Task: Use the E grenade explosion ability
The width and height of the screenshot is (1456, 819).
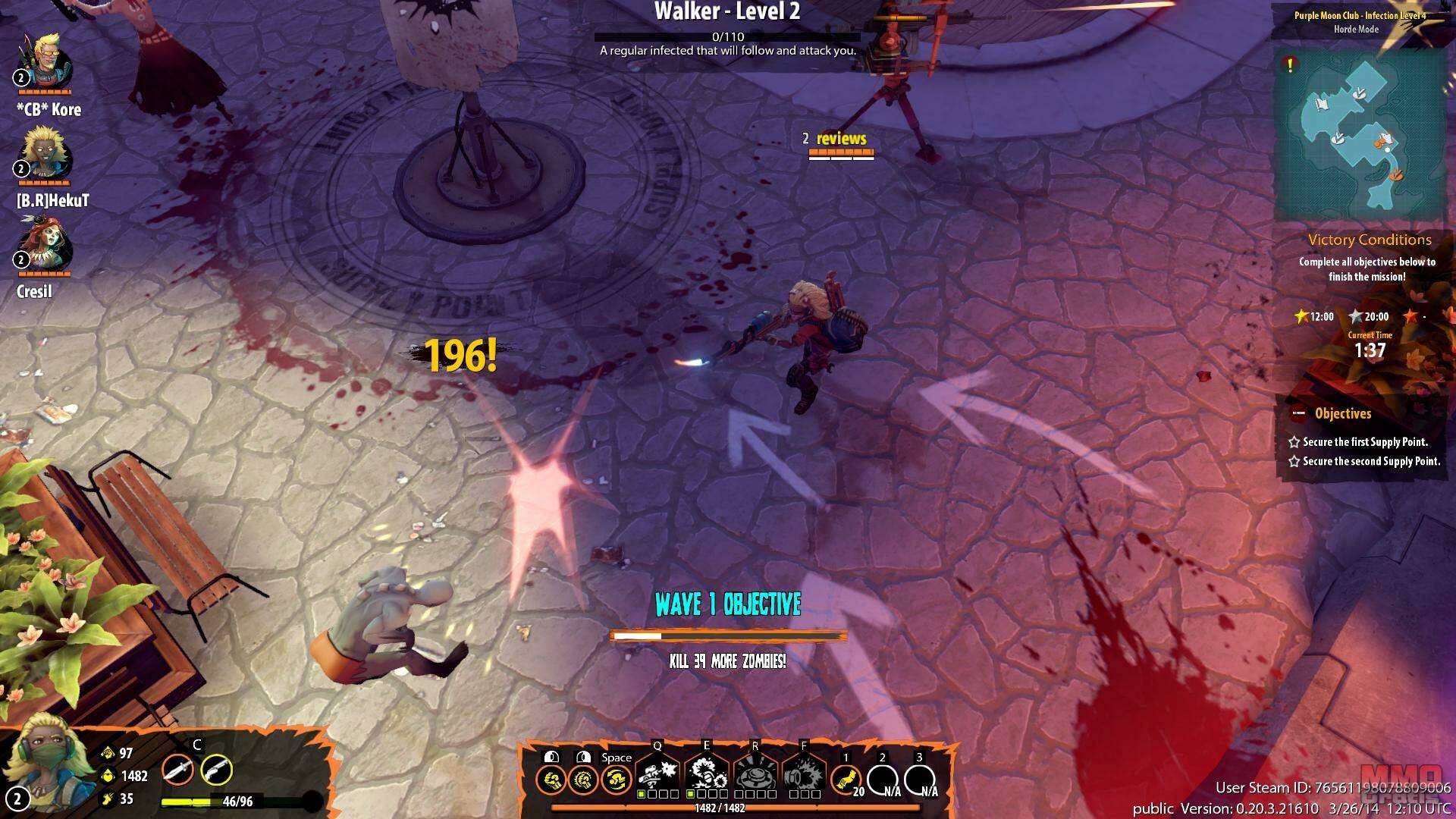Action: click(706, 775)
